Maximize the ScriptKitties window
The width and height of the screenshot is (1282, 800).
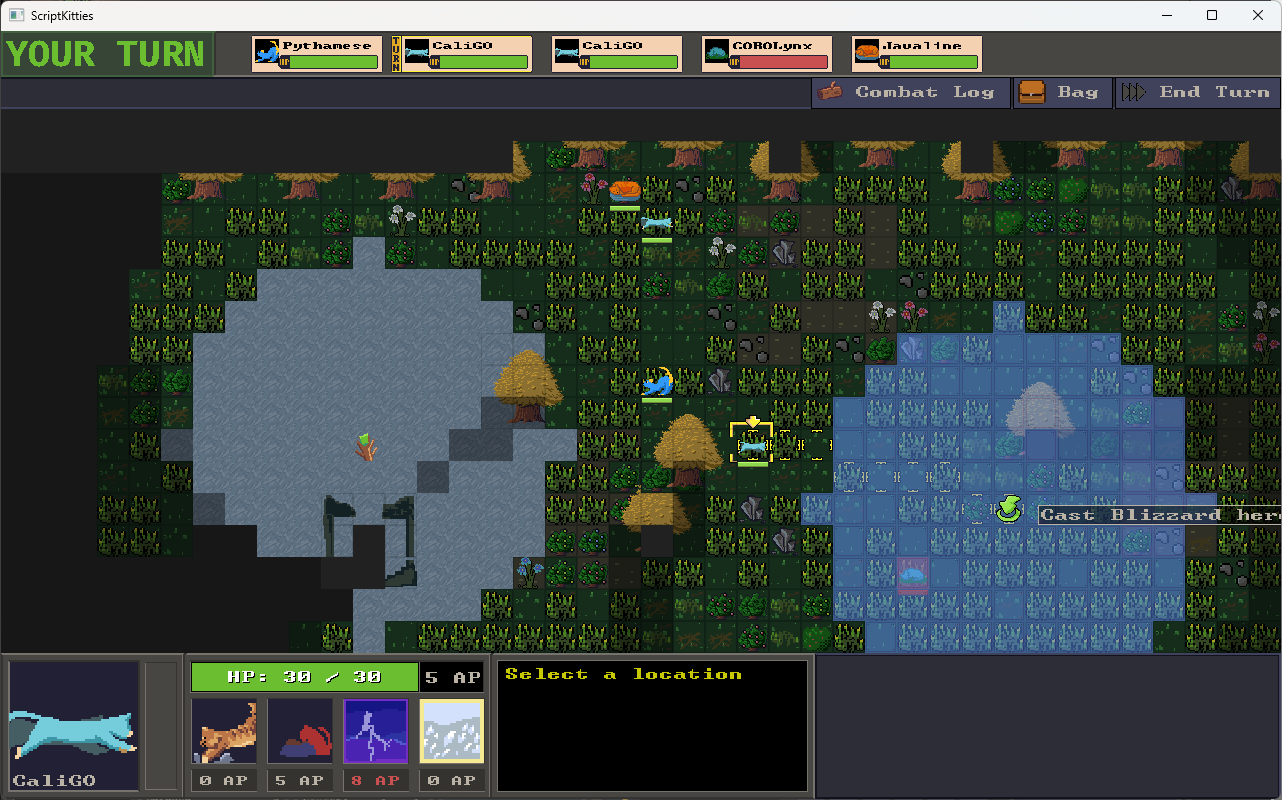pyautogui.click(x=1212, y=15)
